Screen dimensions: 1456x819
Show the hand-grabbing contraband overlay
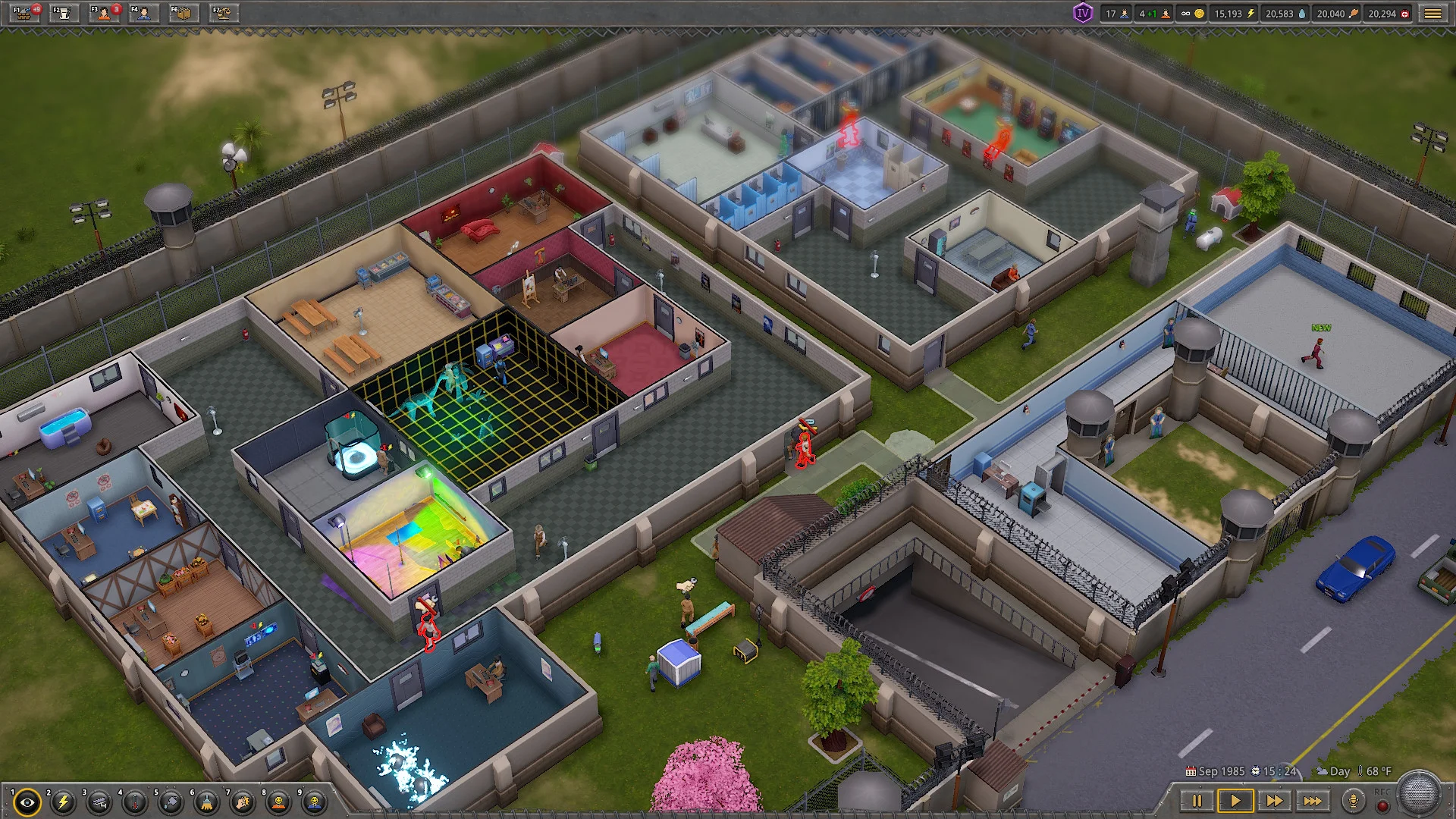click(x=243, y=802)
